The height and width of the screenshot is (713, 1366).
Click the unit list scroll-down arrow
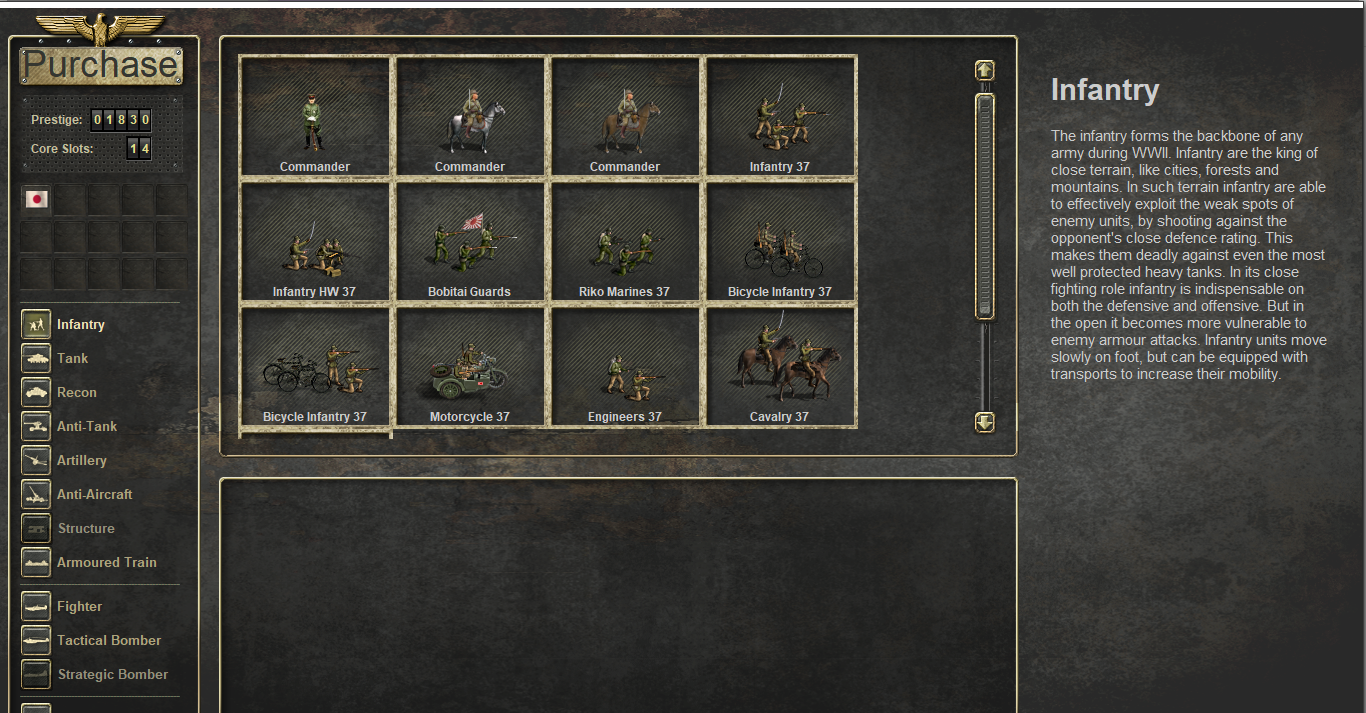coord(985,422)
